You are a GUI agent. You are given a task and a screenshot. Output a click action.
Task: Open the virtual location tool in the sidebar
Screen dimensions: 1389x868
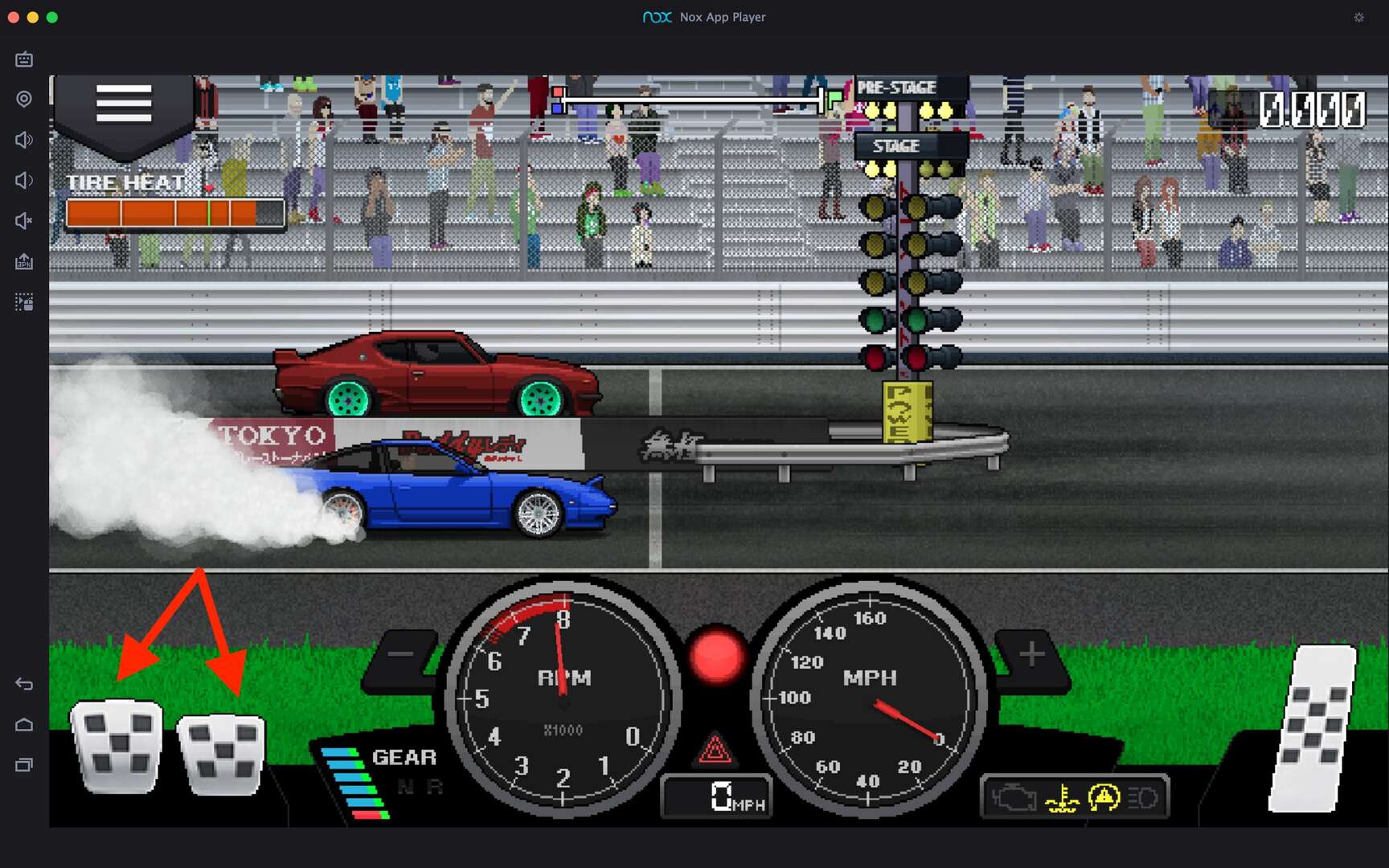point(23,98)
